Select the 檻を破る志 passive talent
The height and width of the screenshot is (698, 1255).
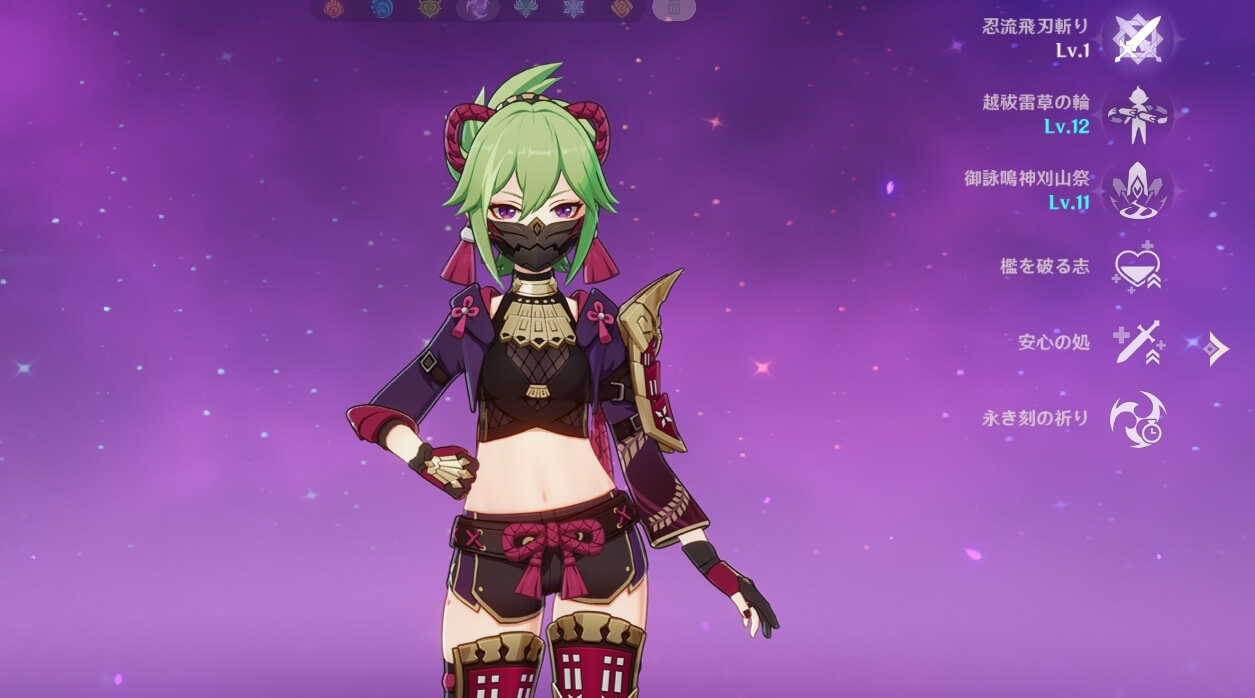click(x=1138, y=268)
